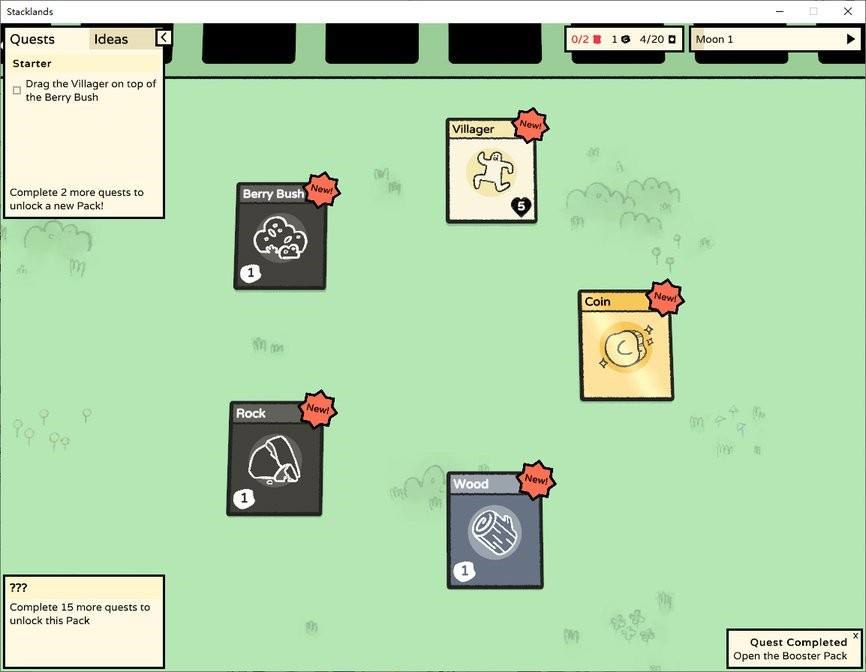Image resolution: width=866 pixels, height=672 pixels.
Task: Select the Wood card
Action: (x=494, y=532)
